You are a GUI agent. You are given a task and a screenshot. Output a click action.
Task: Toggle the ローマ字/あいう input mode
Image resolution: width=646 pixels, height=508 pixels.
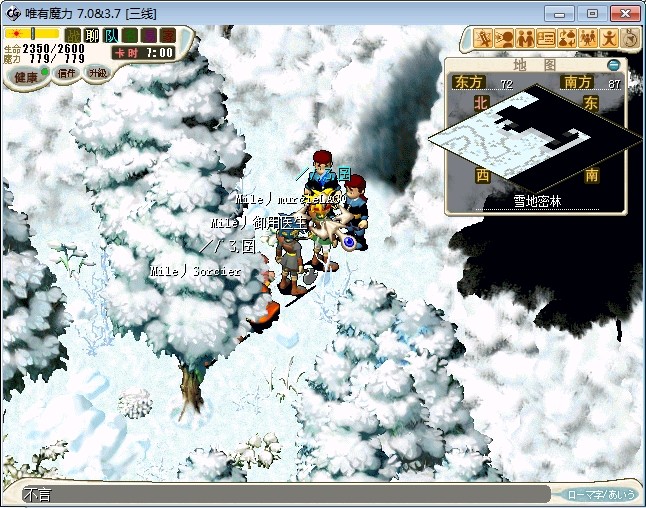601,494
